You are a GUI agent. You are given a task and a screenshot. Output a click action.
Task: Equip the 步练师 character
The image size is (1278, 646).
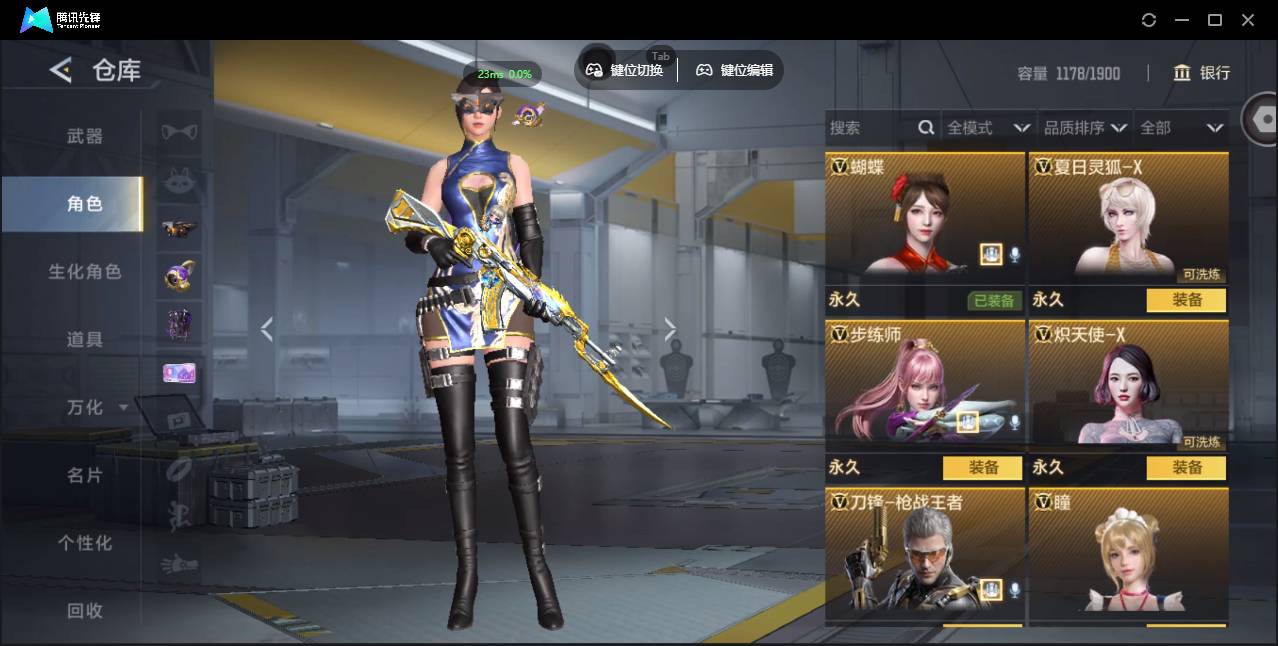pos(982,468)
